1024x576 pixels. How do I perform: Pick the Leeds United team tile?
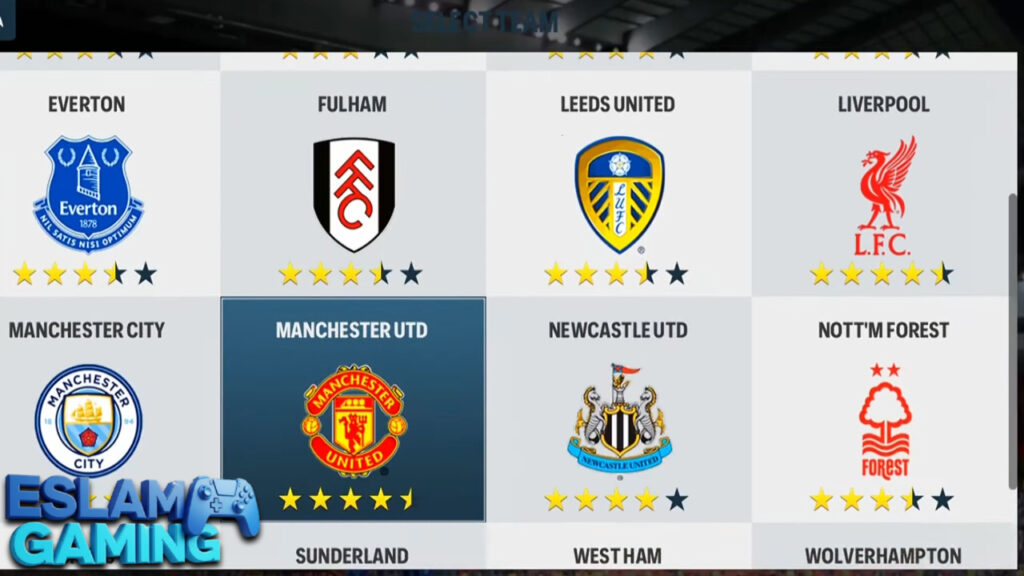(x=618, y=185)
